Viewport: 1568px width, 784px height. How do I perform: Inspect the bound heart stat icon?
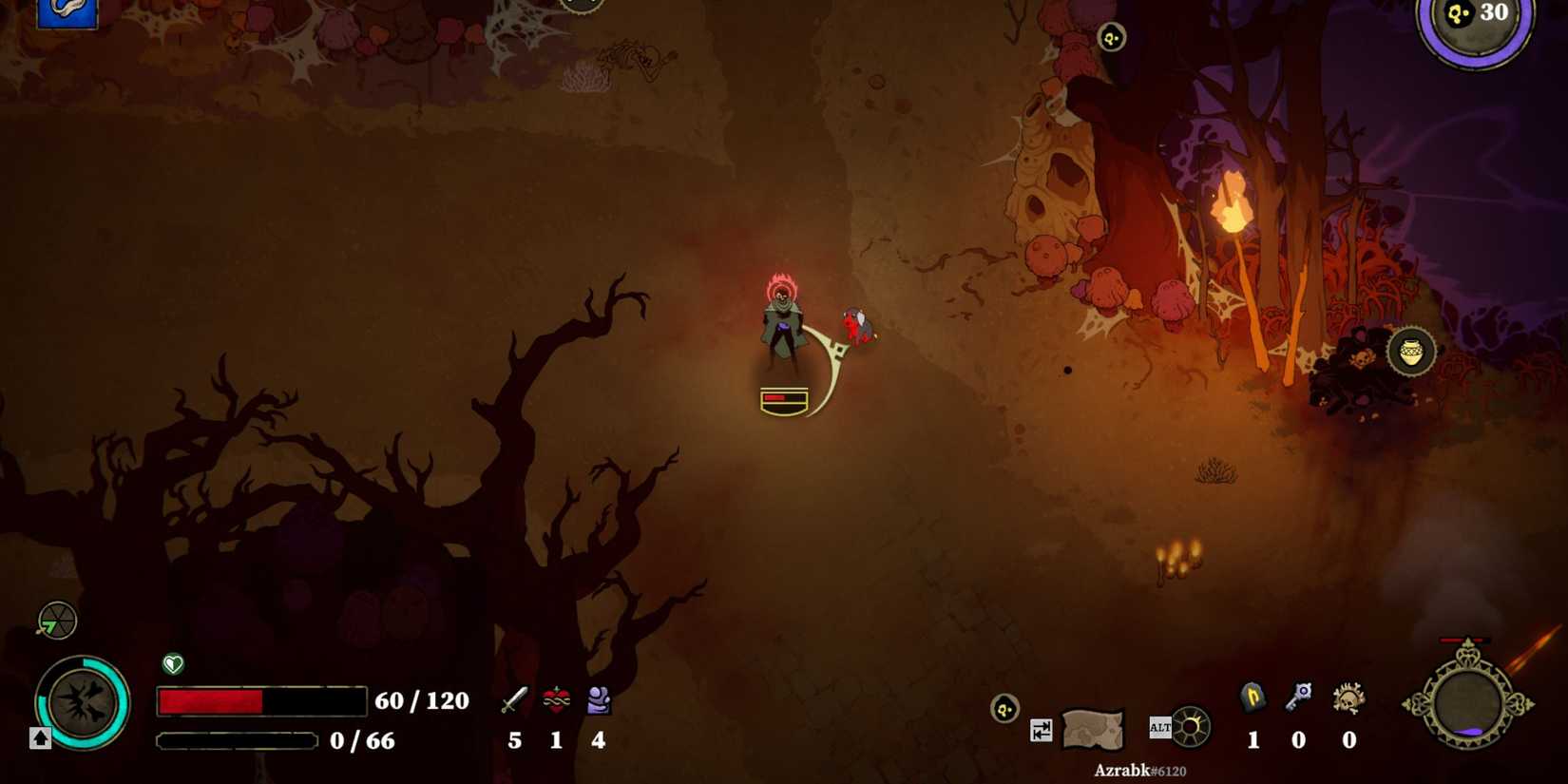(556, 701)
